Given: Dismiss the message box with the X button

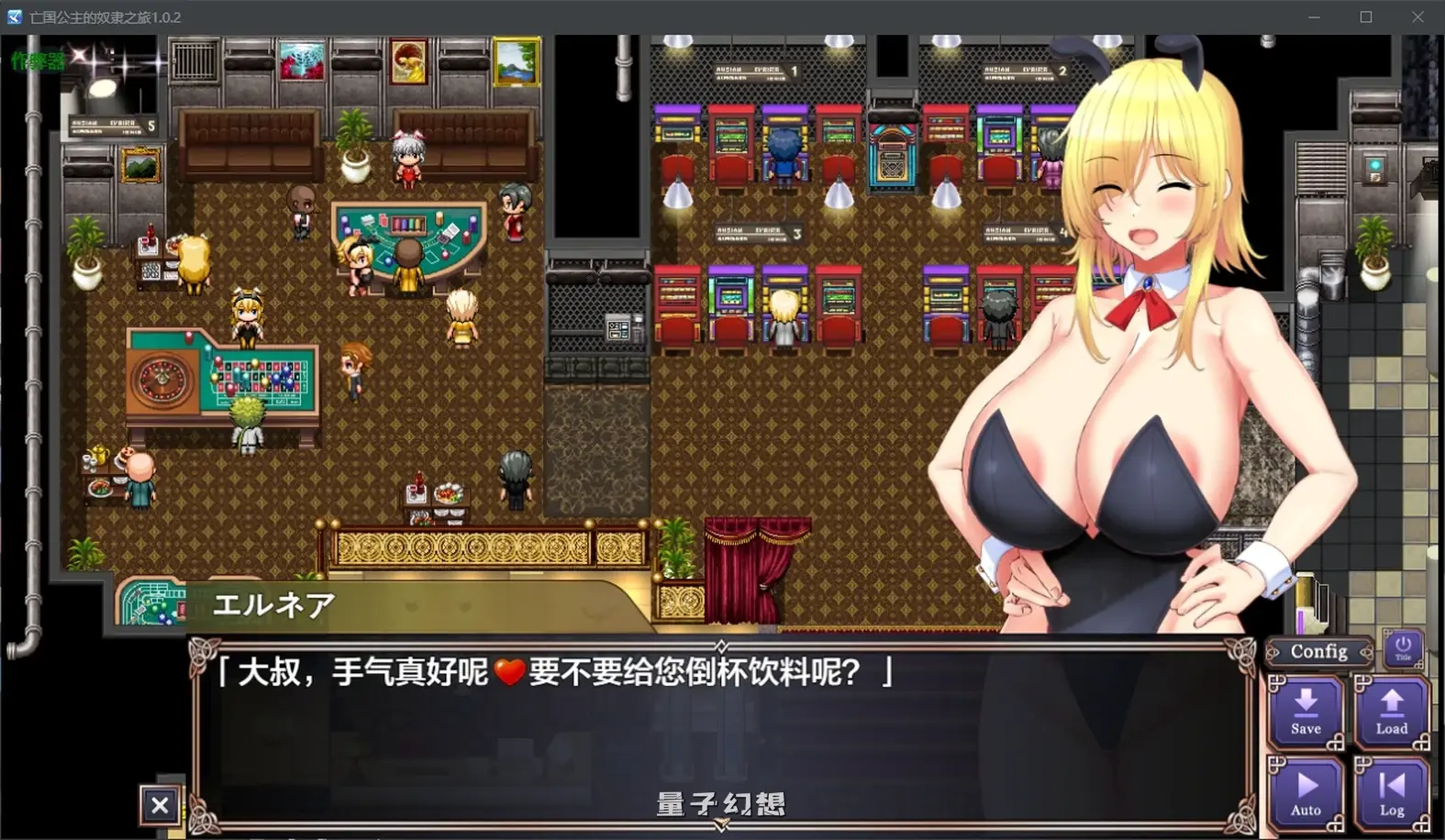Looking at the screenshot, I should [x=160, y=804].
